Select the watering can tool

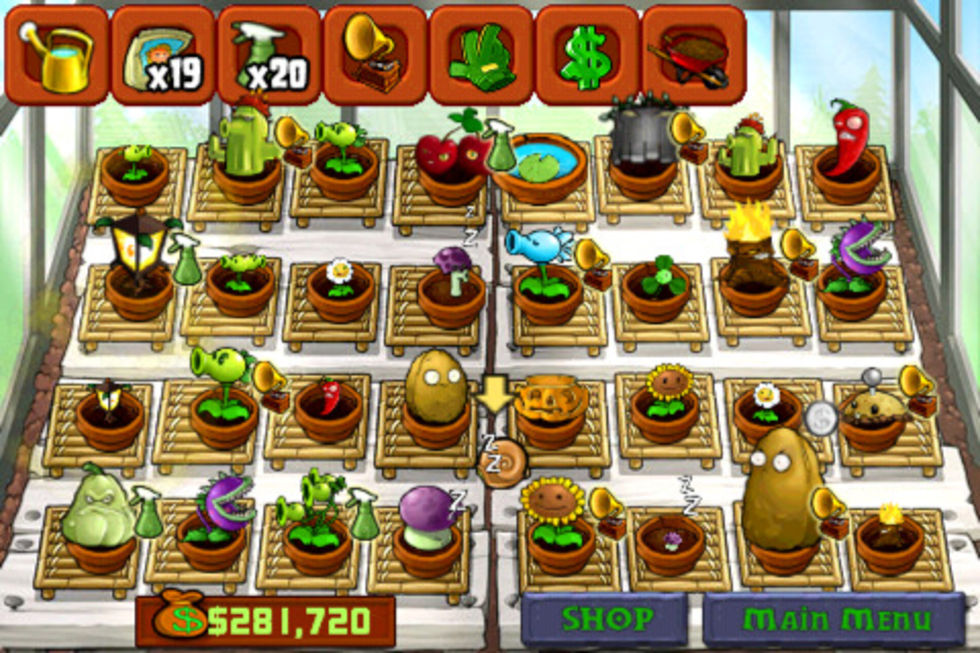57,54
